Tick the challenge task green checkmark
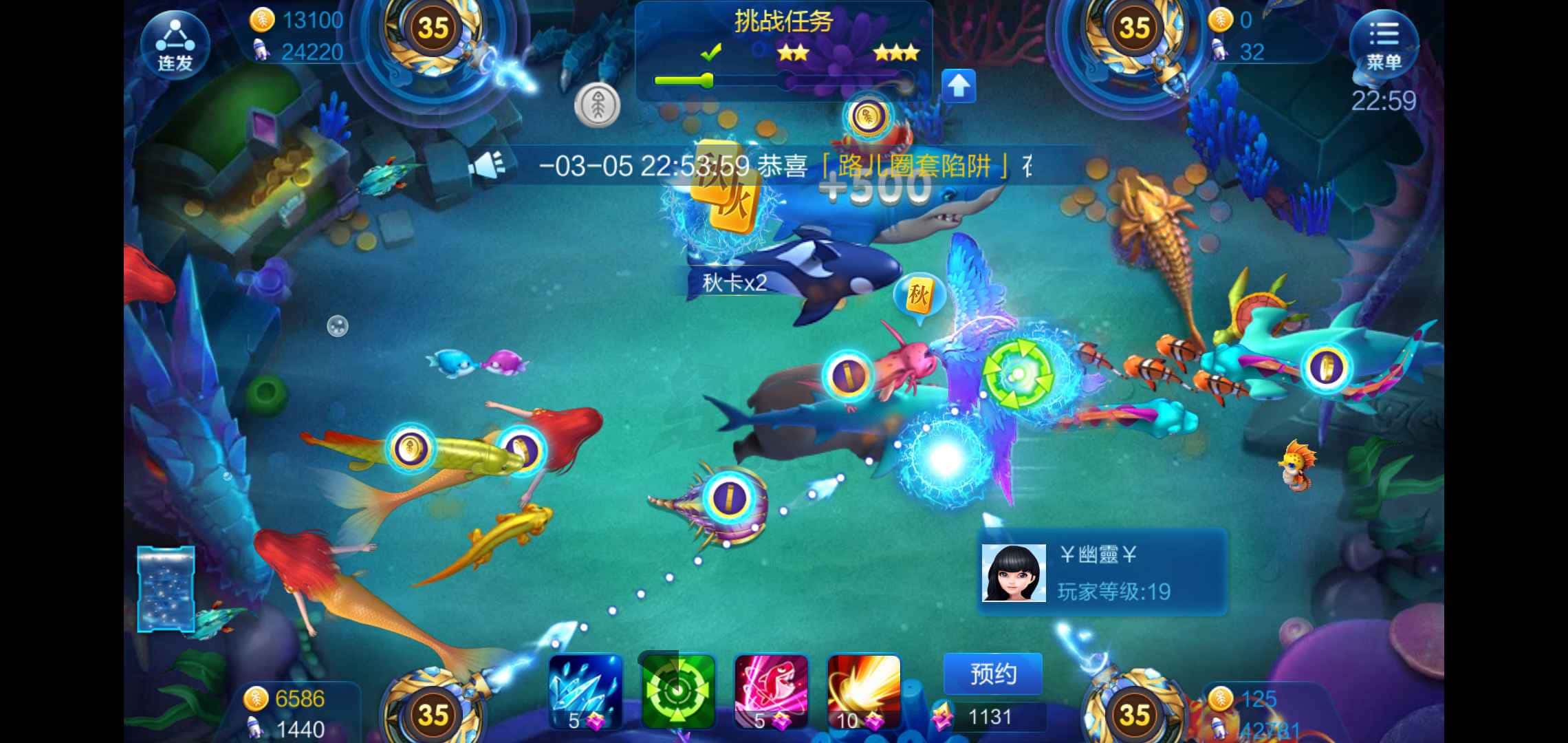Viewport: 1568px width, 743px height. [x=712, y=52]
